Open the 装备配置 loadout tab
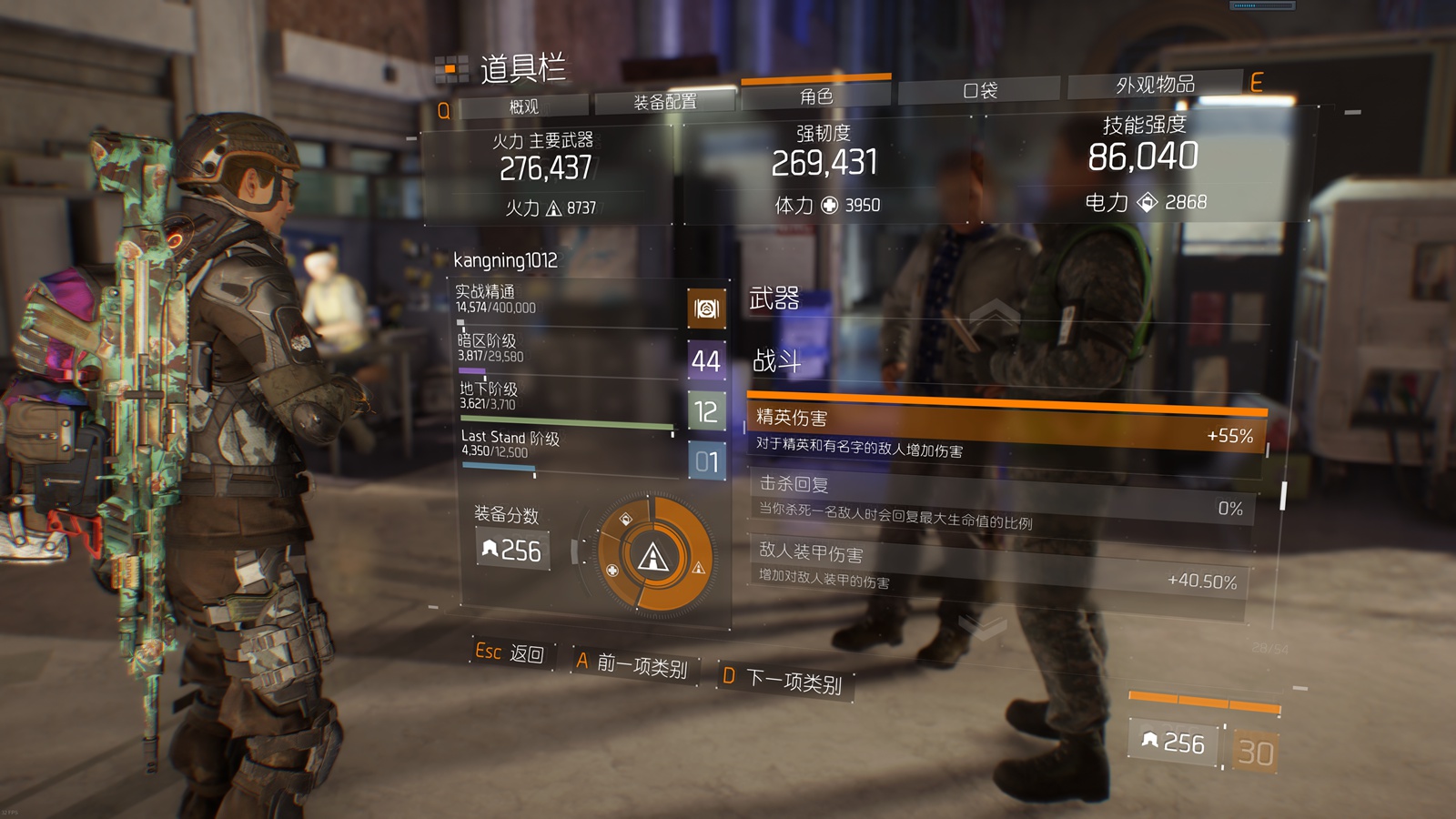This screenshot has width=1456, height=819. pos(665,102)
